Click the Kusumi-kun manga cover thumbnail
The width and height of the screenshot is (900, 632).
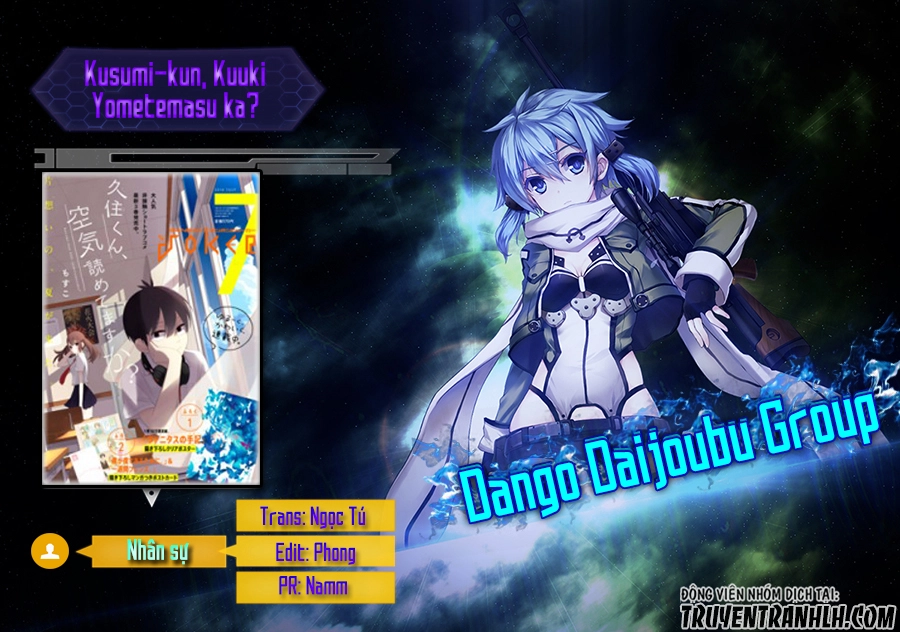(151, 328)
